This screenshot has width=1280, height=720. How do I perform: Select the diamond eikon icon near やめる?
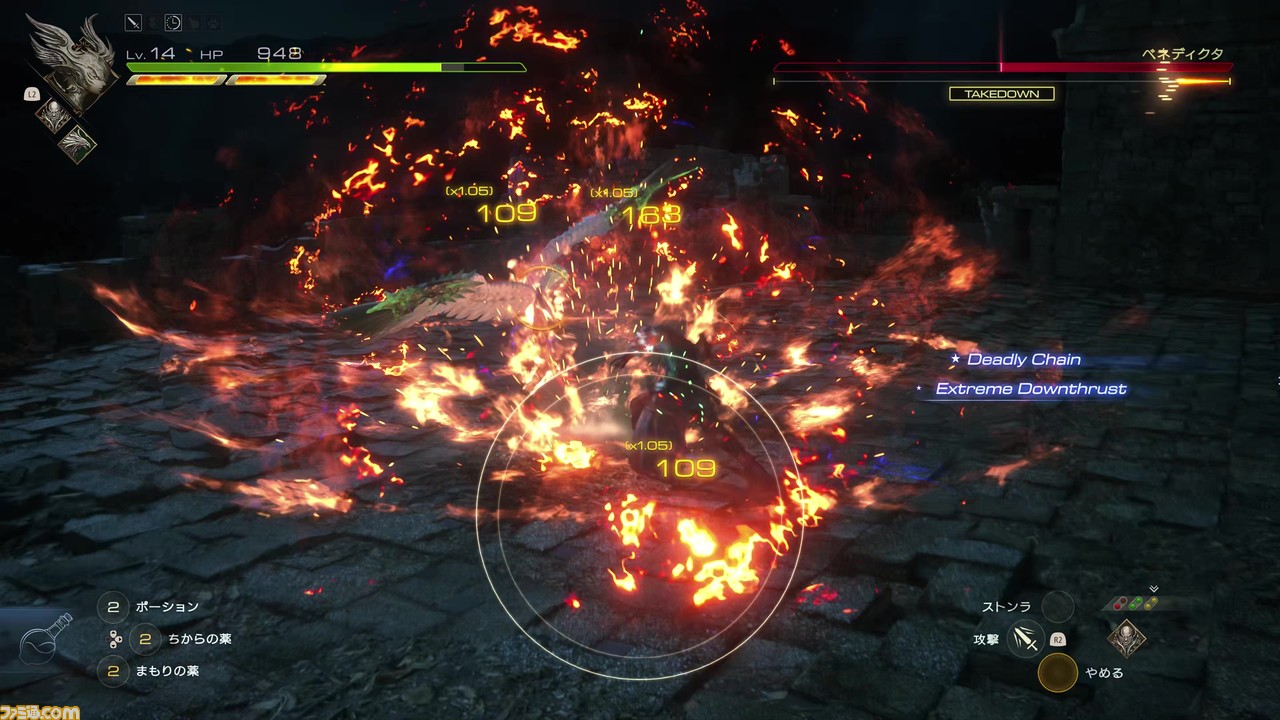click(x=1127, y=637)
